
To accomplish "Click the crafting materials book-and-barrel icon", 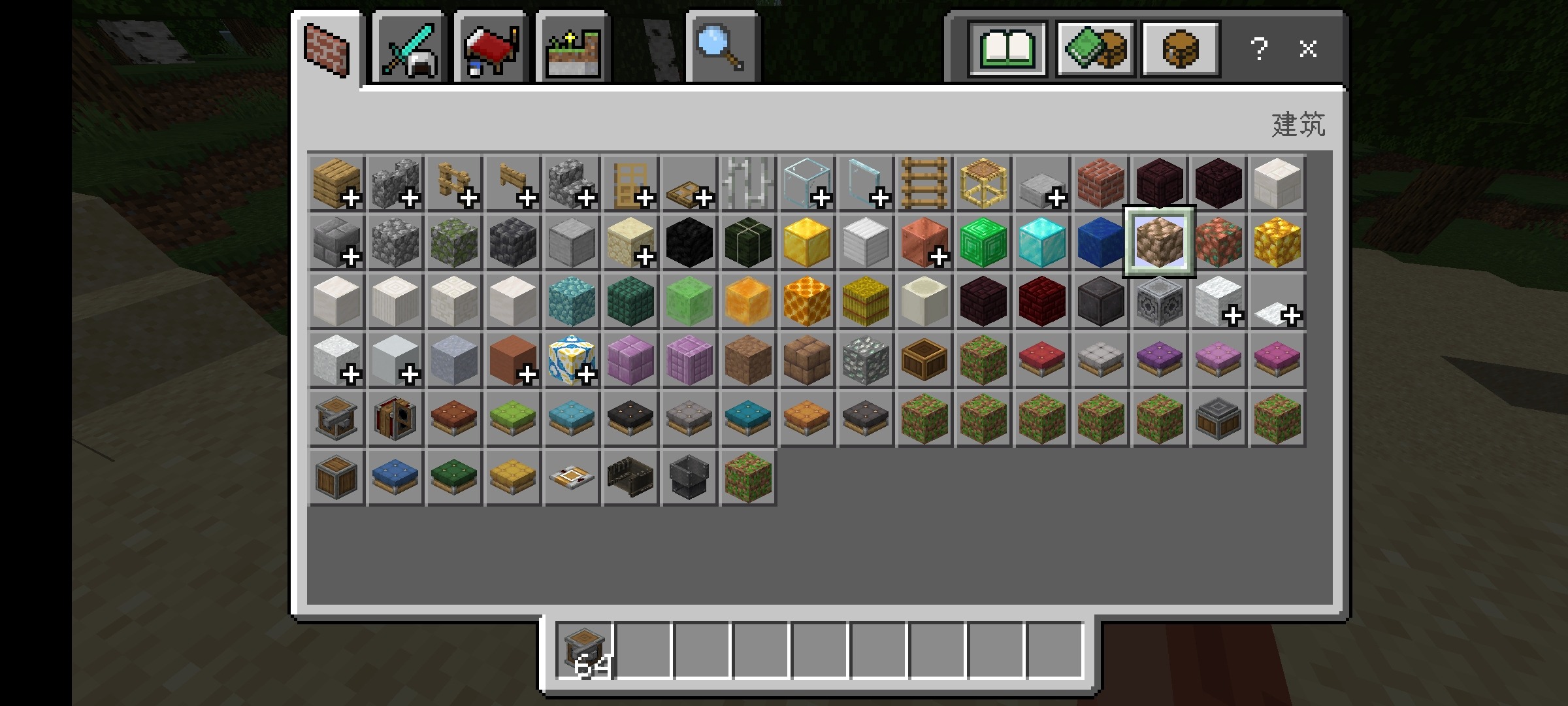I will (1094, 48).
